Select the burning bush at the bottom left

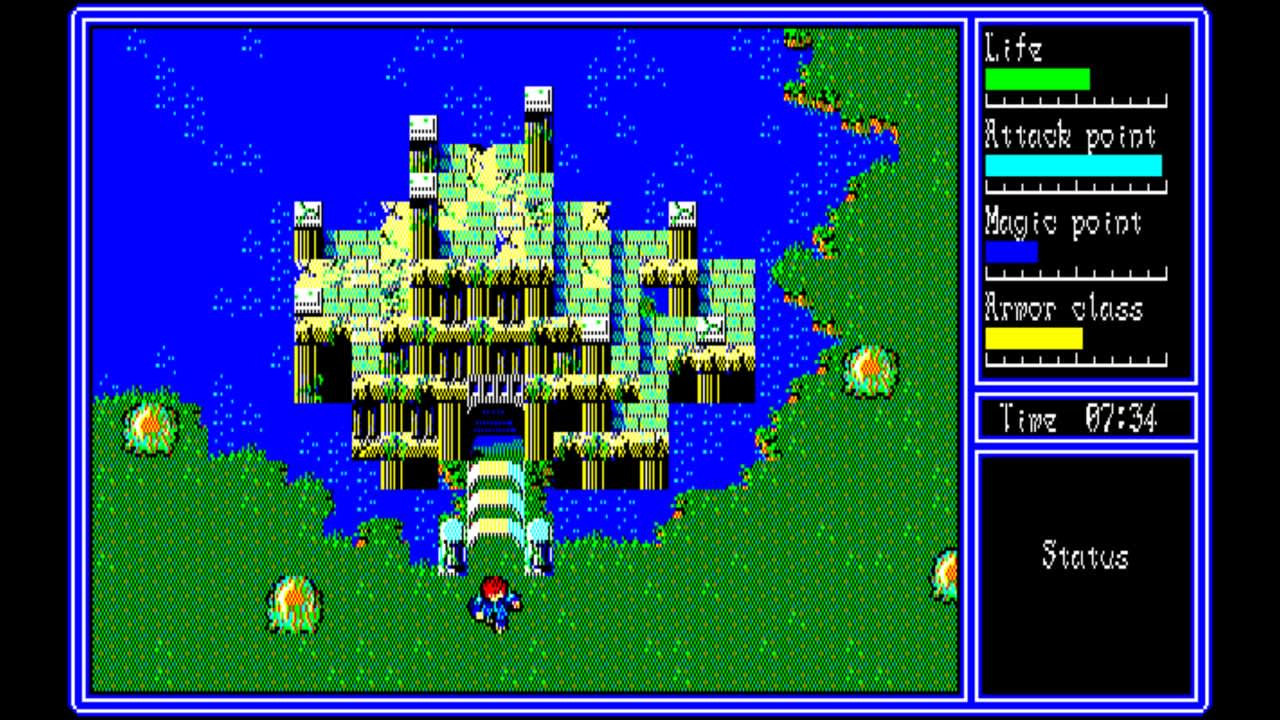tap(293, 601)
